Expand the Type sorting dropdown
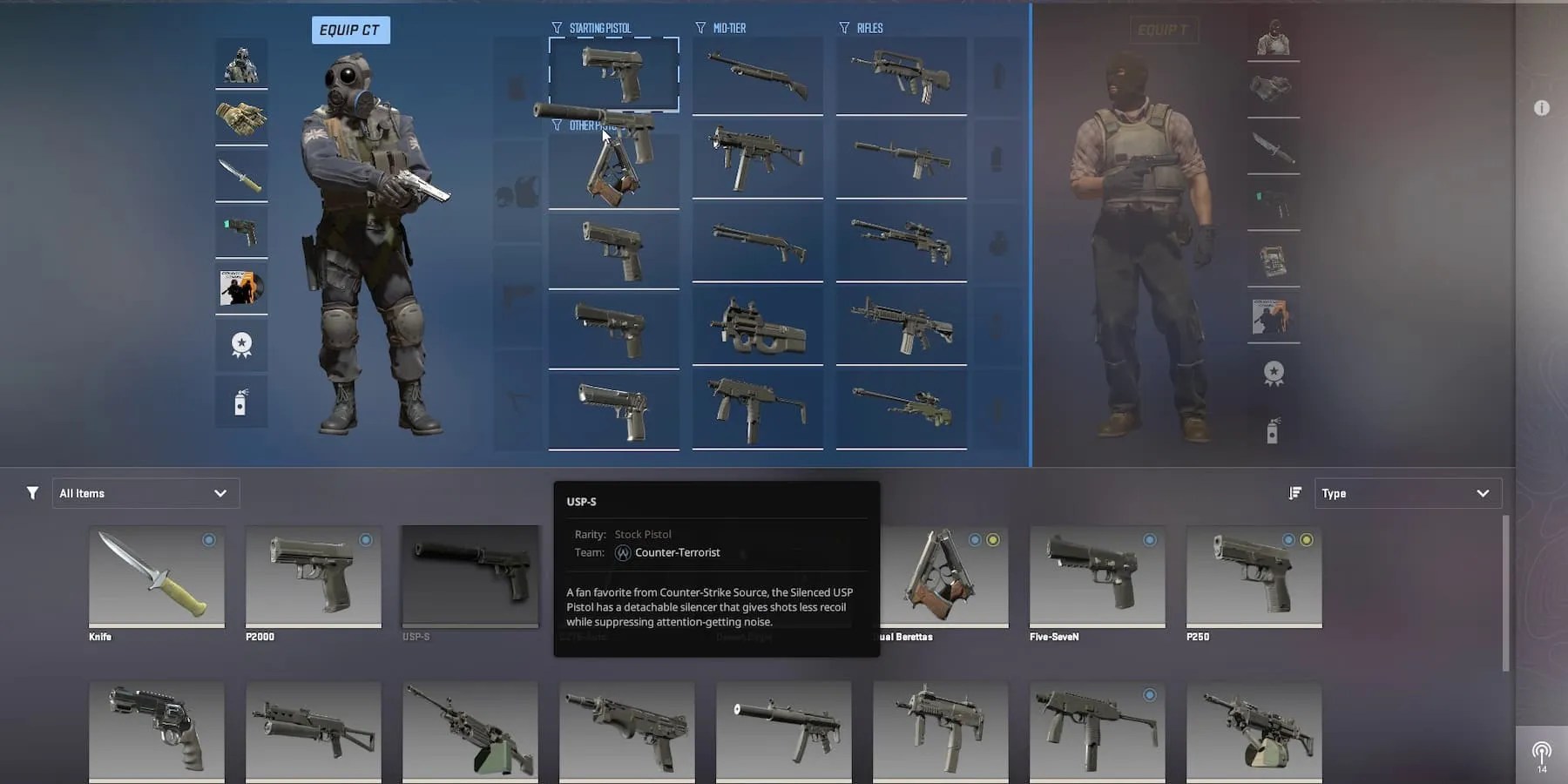This screenshot has width=1568, height=784. [x=1409, y=492]
